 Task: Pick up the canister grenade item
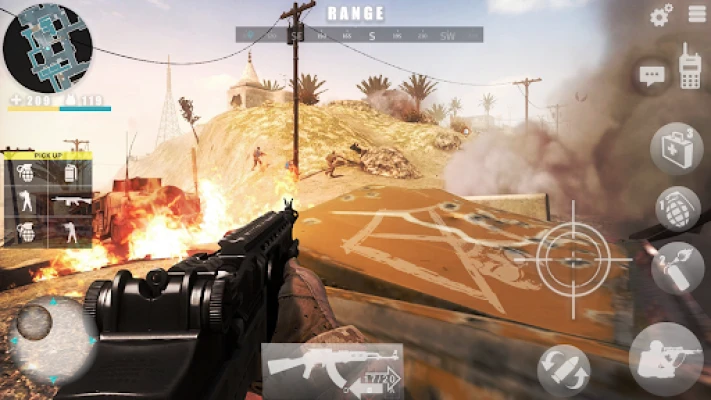[71, 173]
